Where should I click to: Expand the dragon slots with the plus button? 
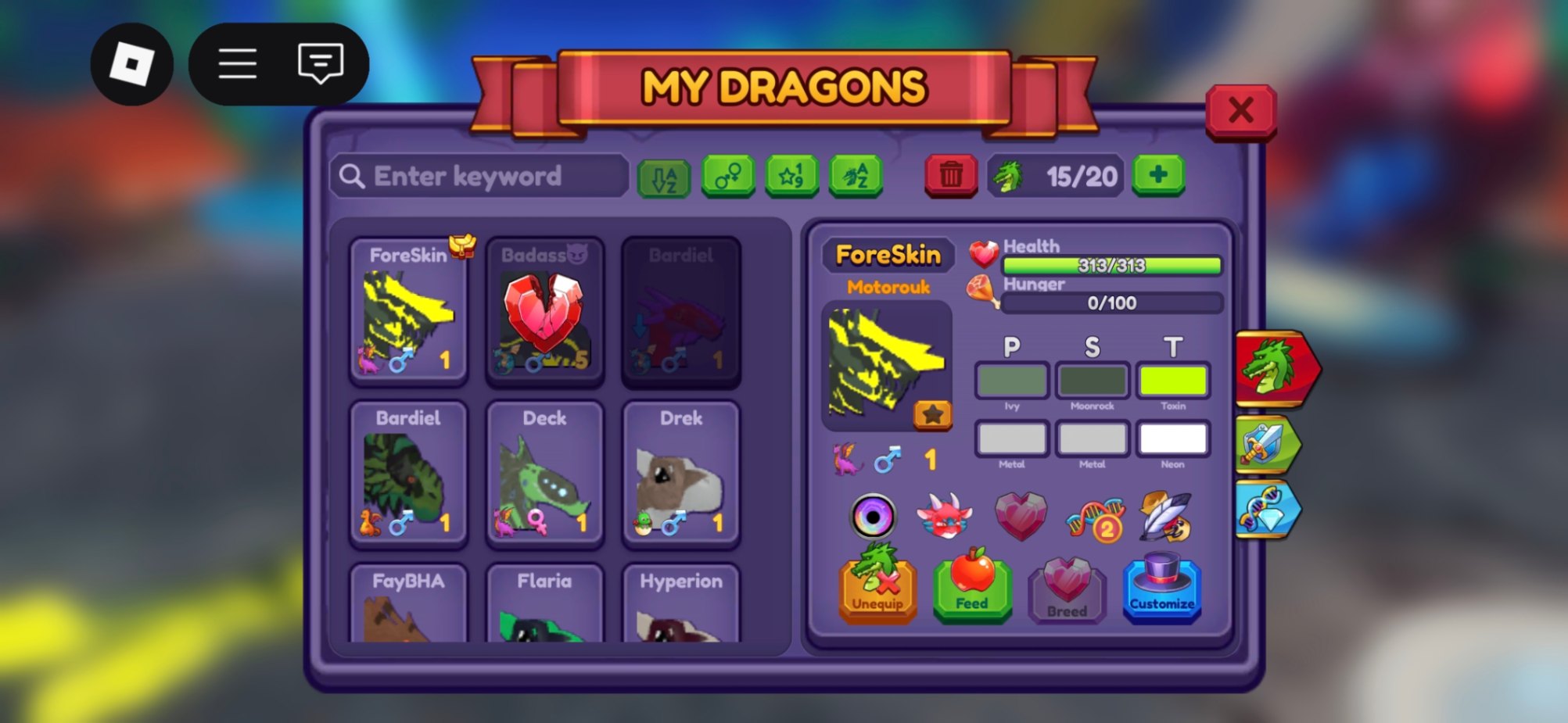[x=1159, y=175]
